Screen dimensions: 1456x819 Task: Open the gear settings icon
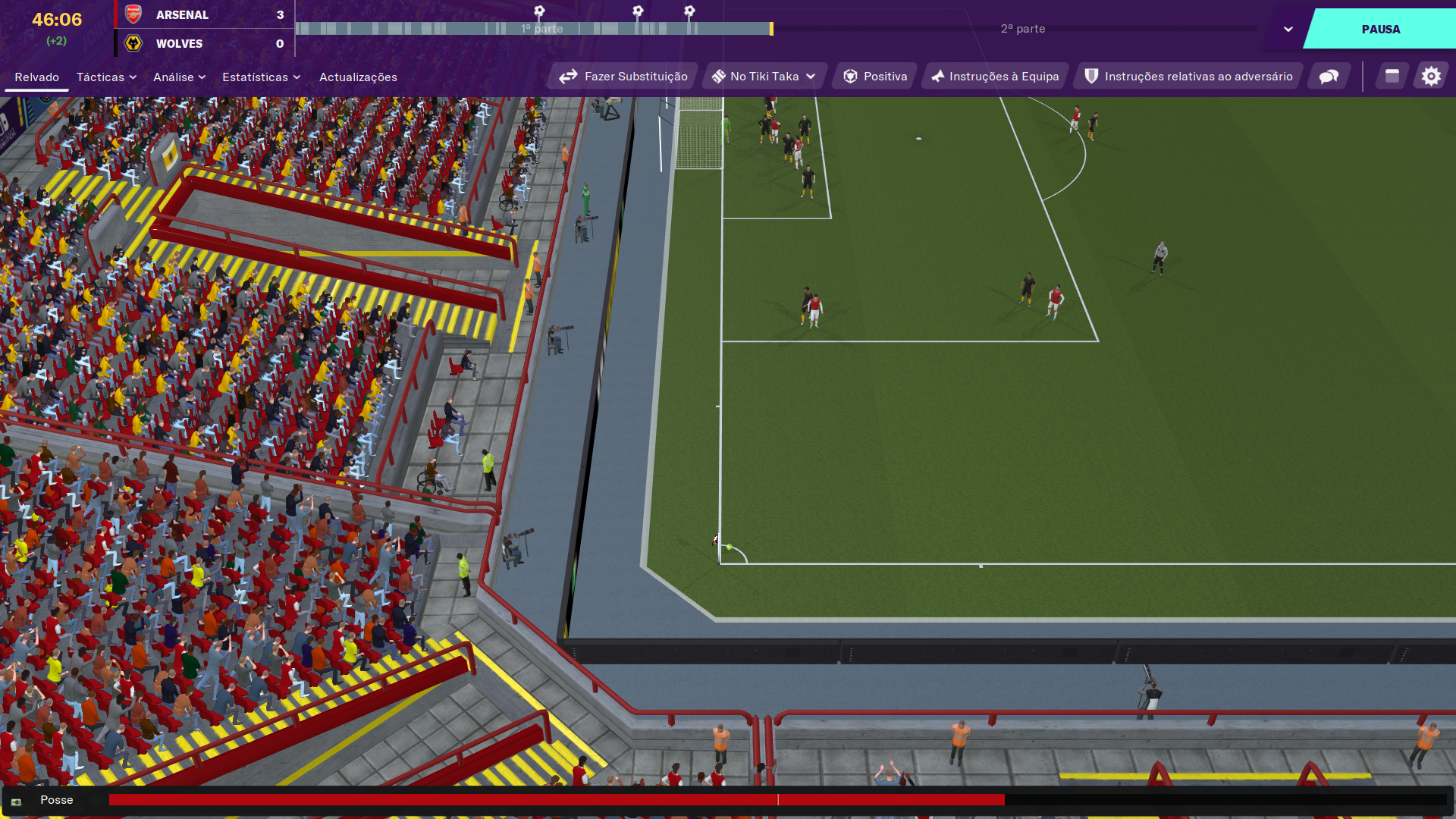tap(1430, 77)
